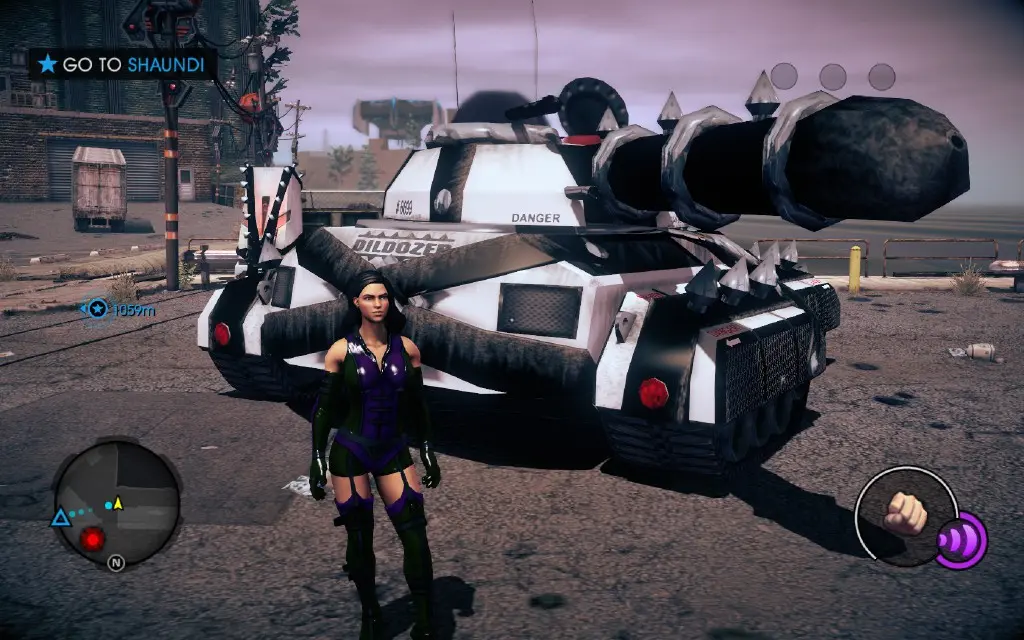
Task: Activate the purple sonic power icon
Action: pyautogui.click(x=962, y=539)
